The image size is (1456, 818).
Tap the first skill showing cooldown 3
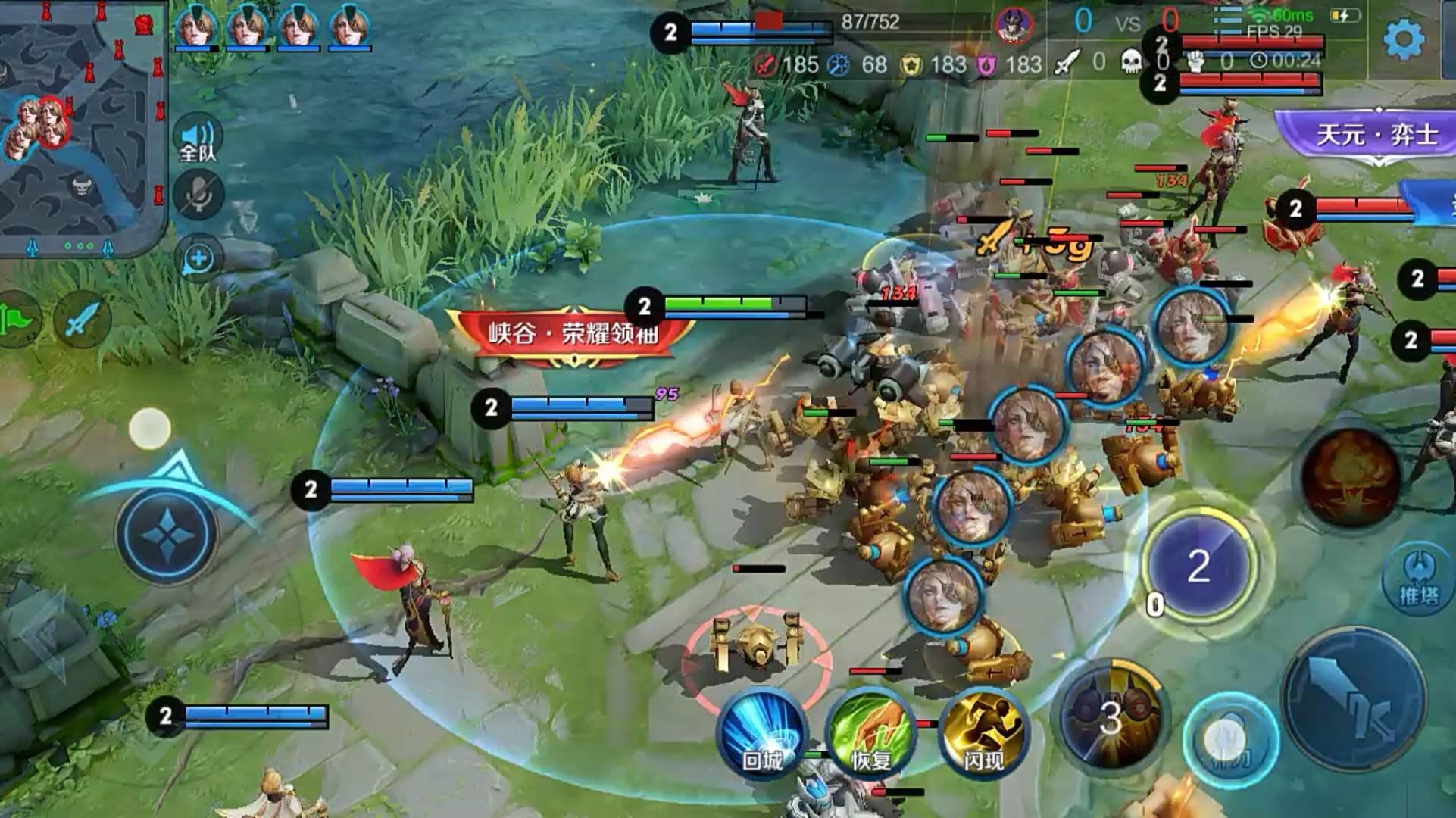pos(1110,717)
